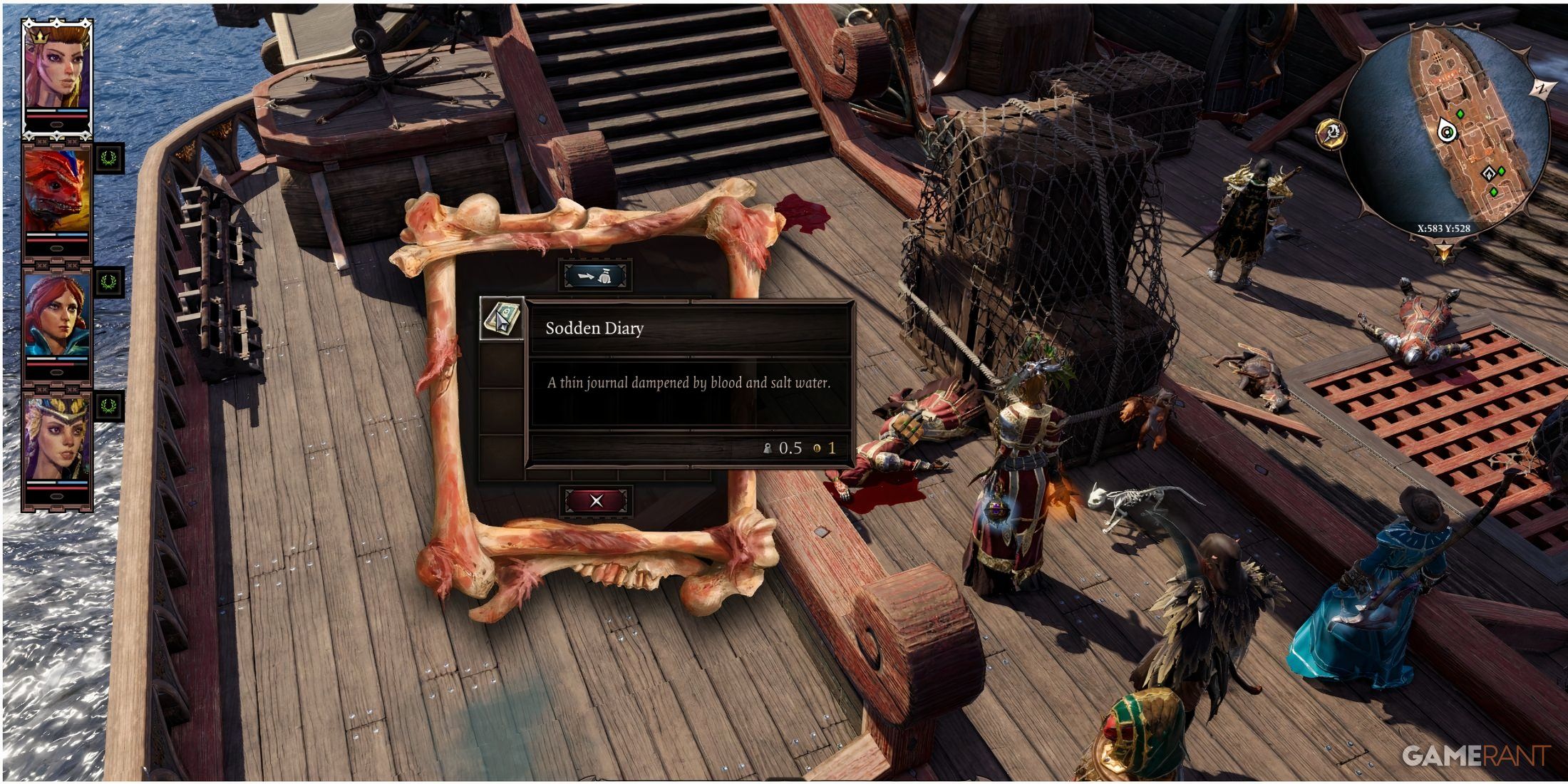
Task: Click the laurel status icon beside the lizard
Action: [x=109, y=158]
